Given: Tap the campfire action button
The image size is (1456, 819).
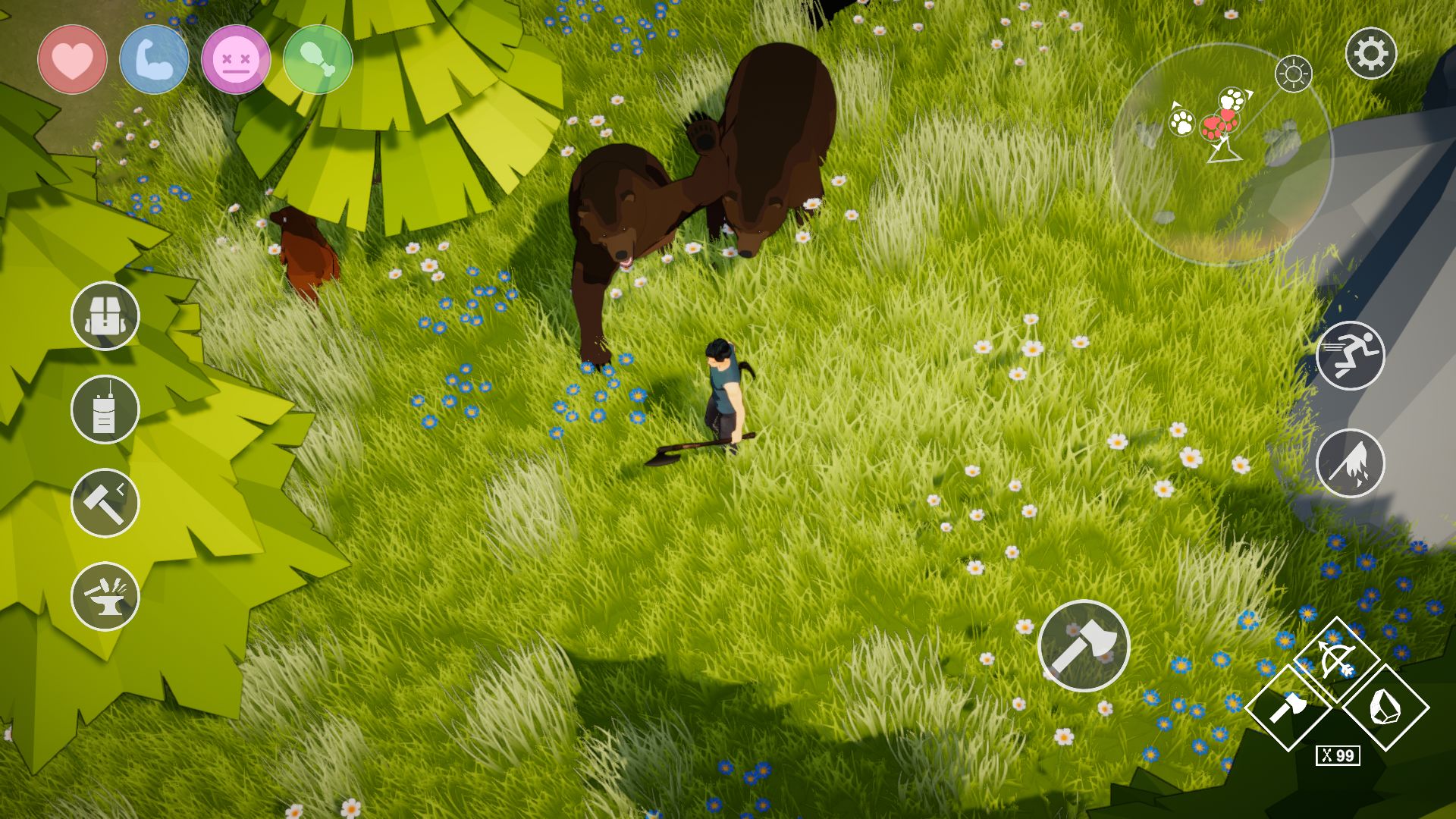Looking at the screenshot, I should point(1350,463).
